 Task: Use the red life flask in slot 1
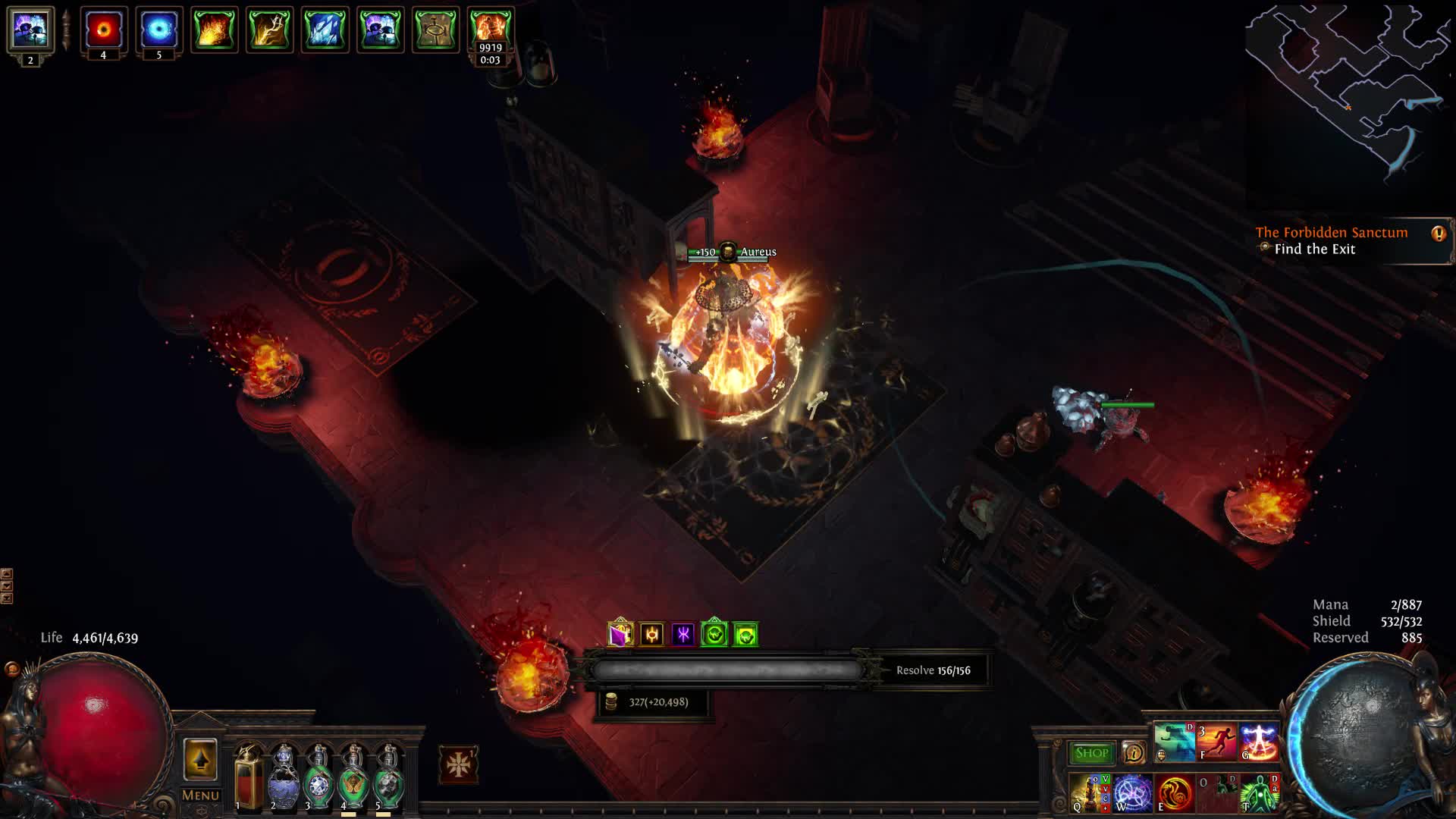tap(248, 779)
